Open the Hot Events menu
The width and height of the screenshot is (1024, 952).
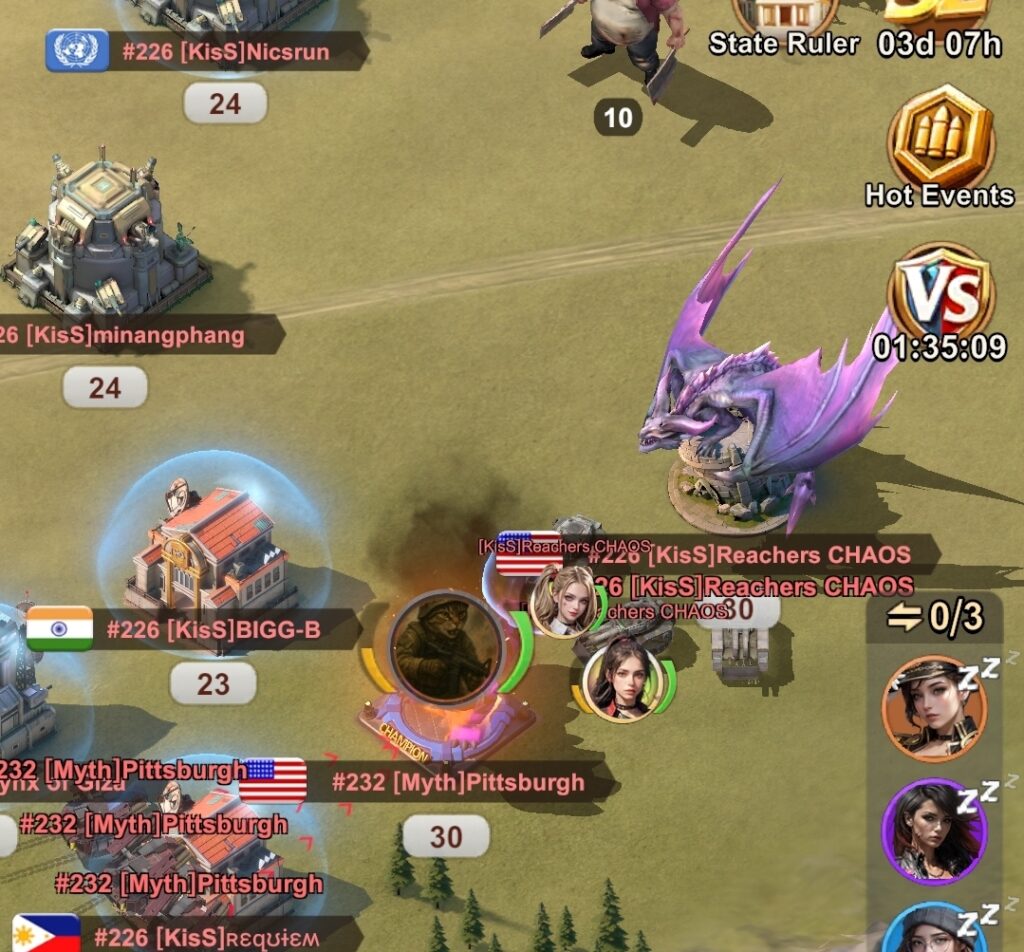[940, 142]
